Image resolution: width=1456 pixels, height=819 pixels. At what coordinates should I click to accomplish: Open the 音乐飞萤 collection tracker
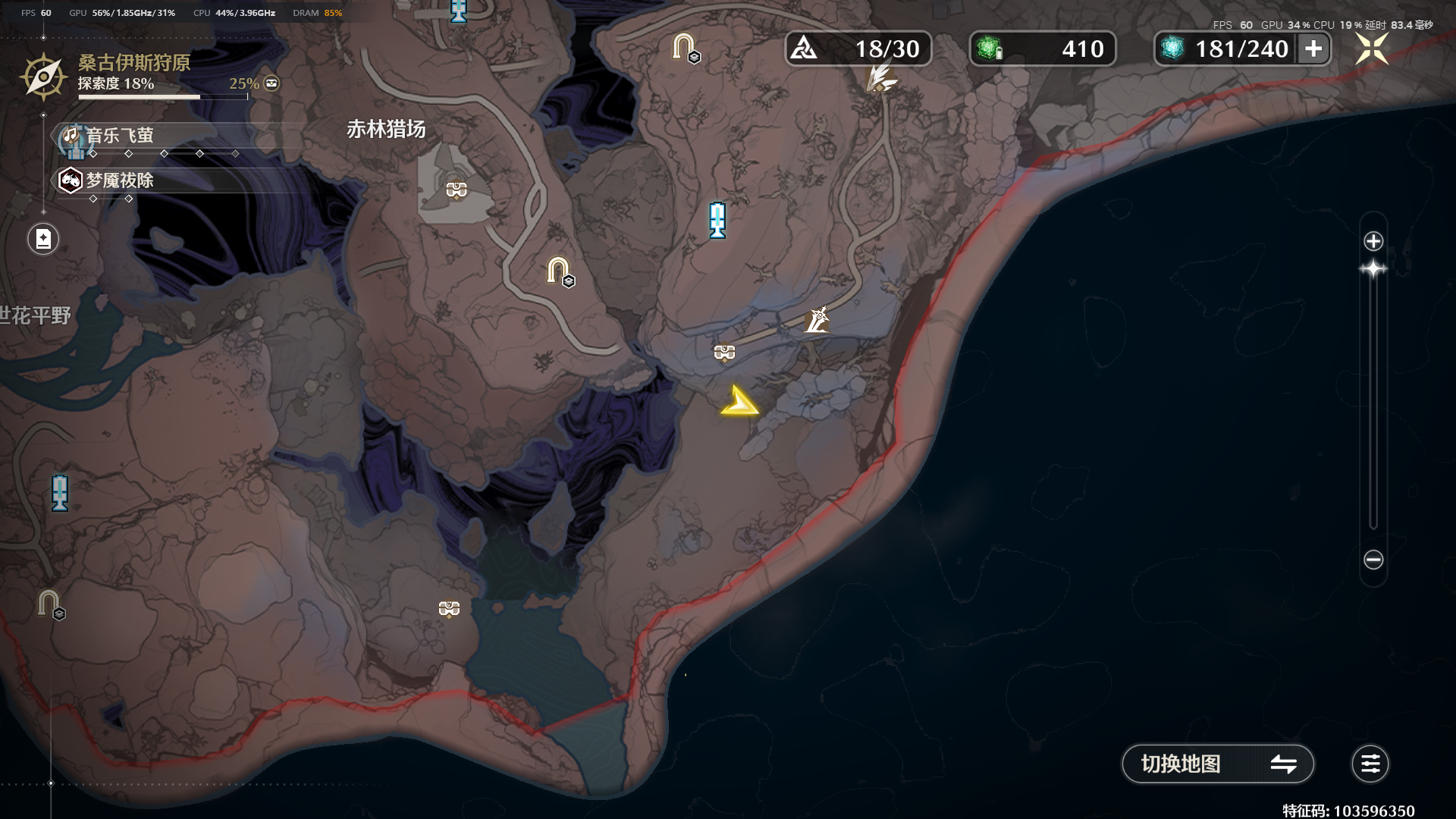click(119, 136)
